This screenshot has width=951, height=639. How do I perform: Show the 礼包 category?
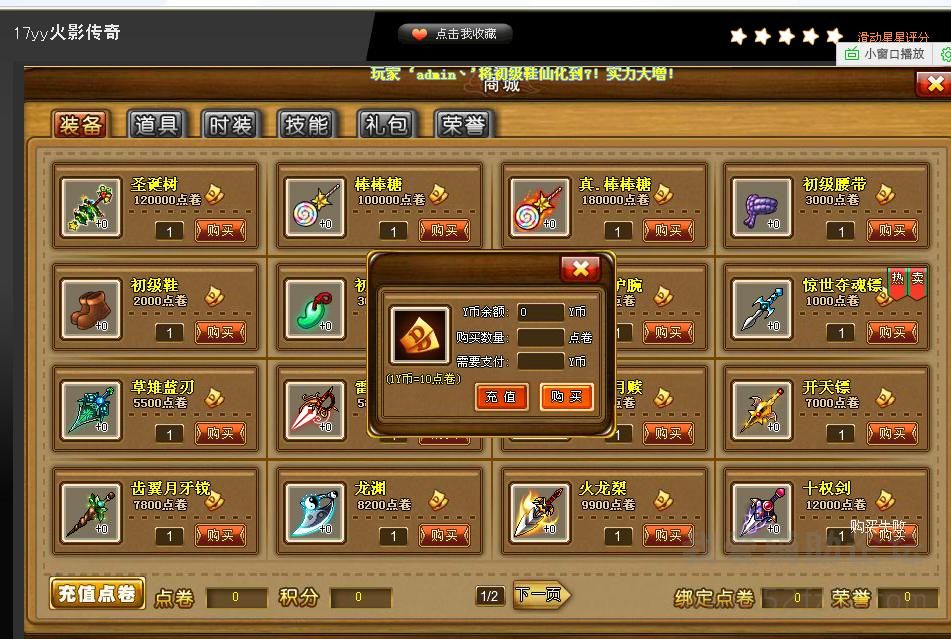[385, 124]
